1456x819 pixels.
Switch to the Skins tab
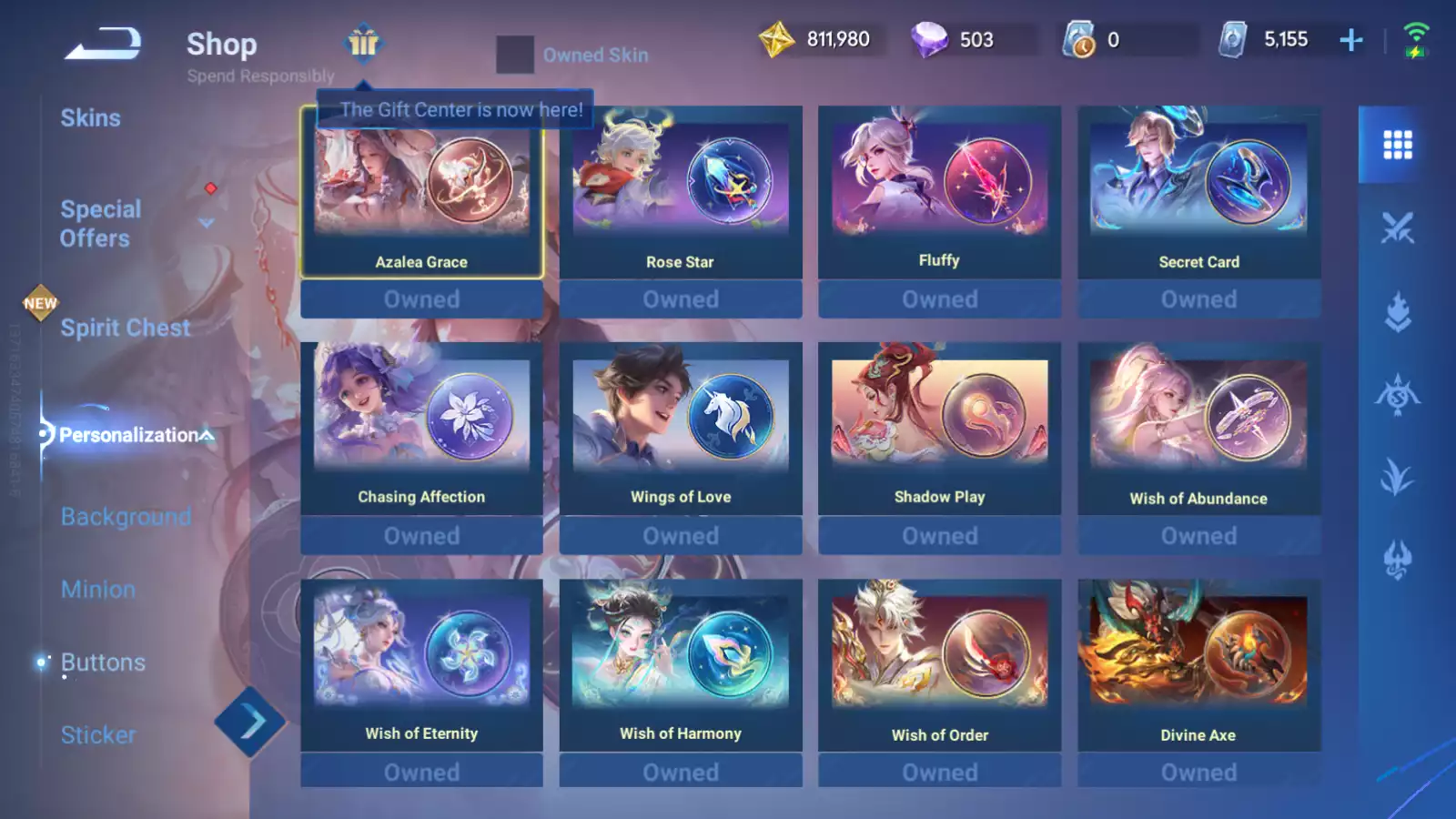(90, 117)
